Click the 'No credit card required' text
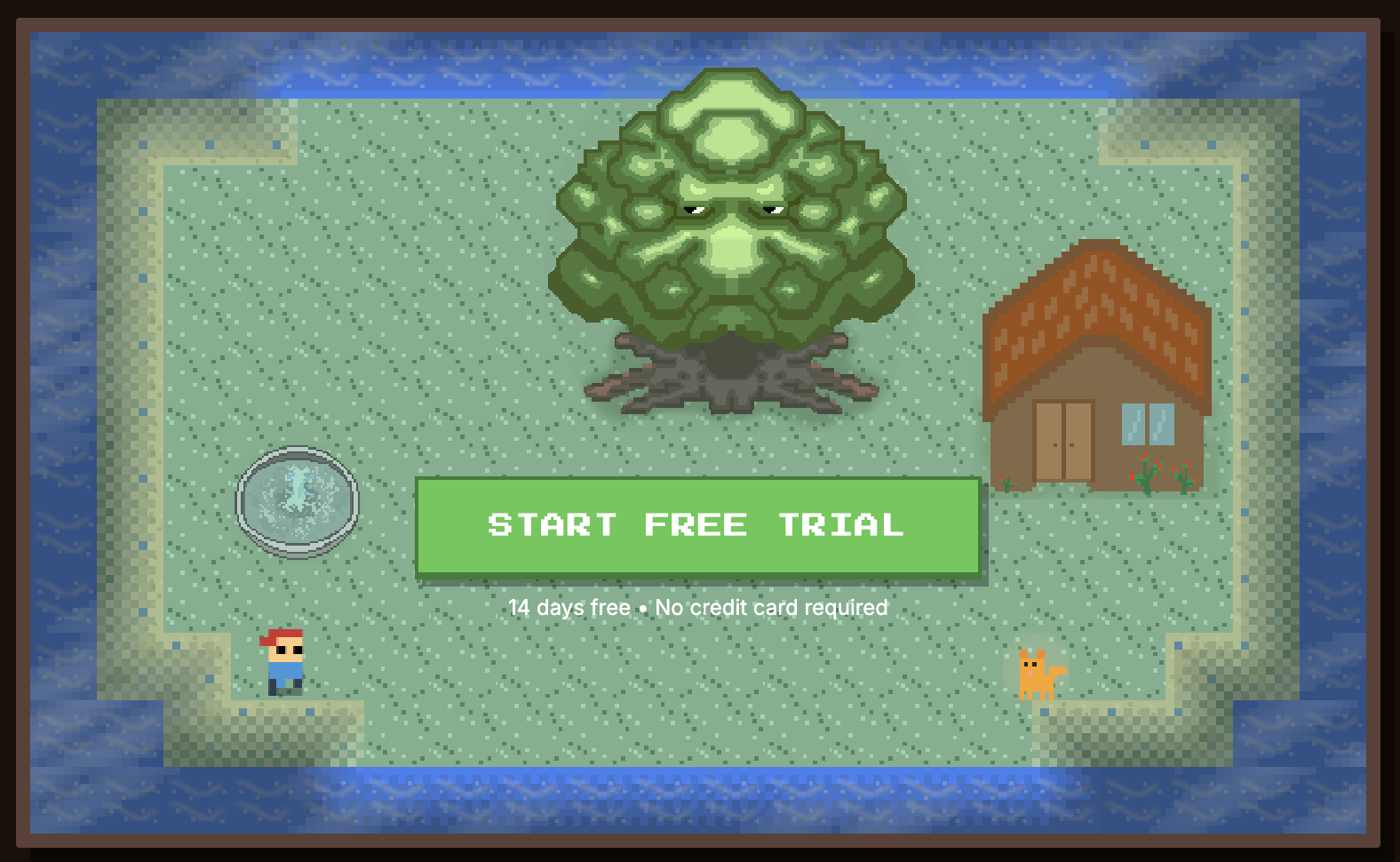Viewport: 1400px width, 862px height. click(x=770, y=608)
